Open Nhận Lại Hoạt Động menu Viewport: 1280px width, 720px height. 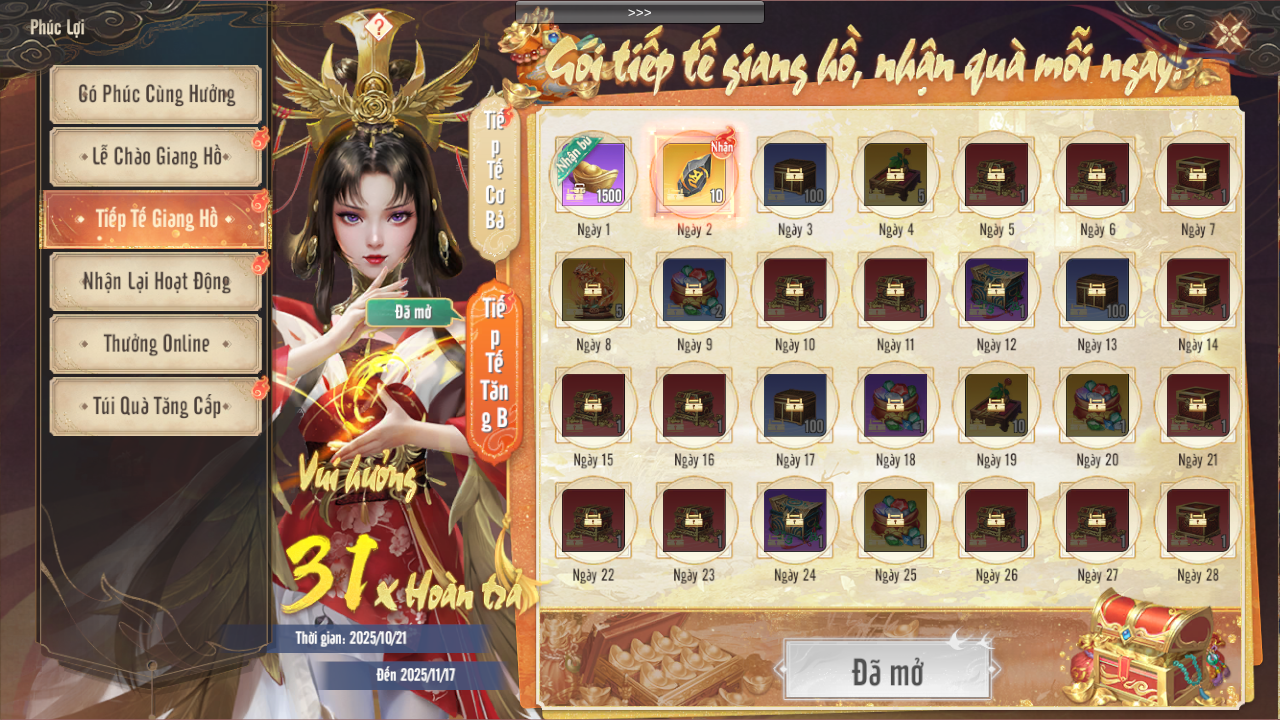156,282
